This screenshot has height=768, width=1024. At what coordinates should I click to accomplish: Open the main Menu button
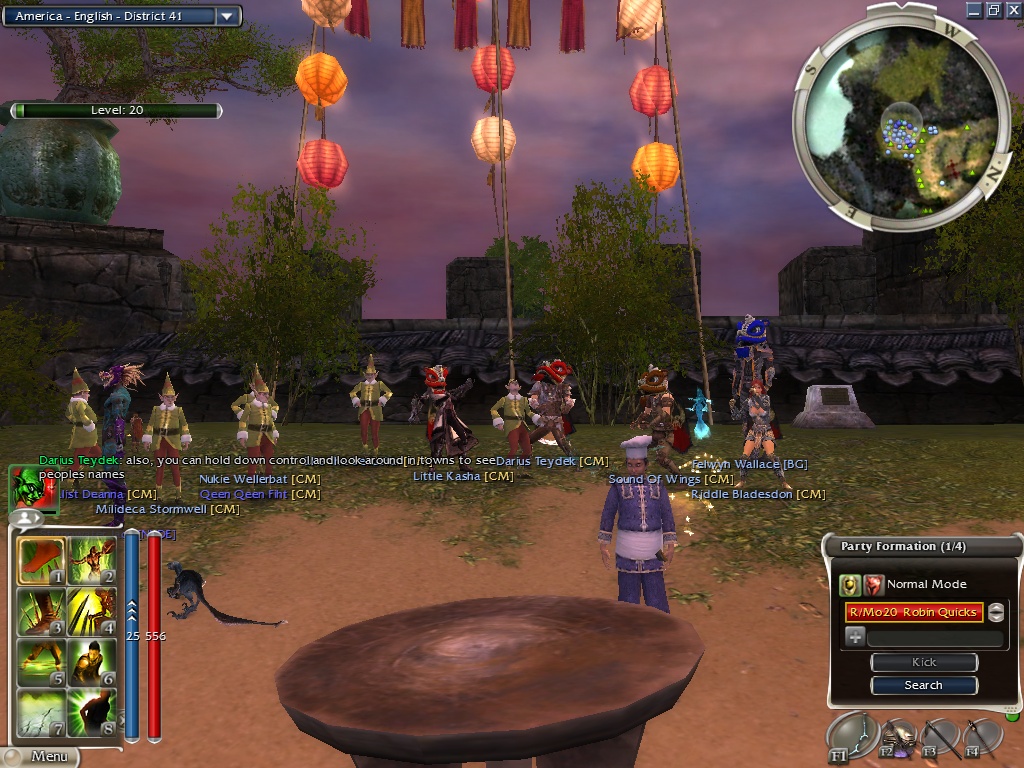40,757
